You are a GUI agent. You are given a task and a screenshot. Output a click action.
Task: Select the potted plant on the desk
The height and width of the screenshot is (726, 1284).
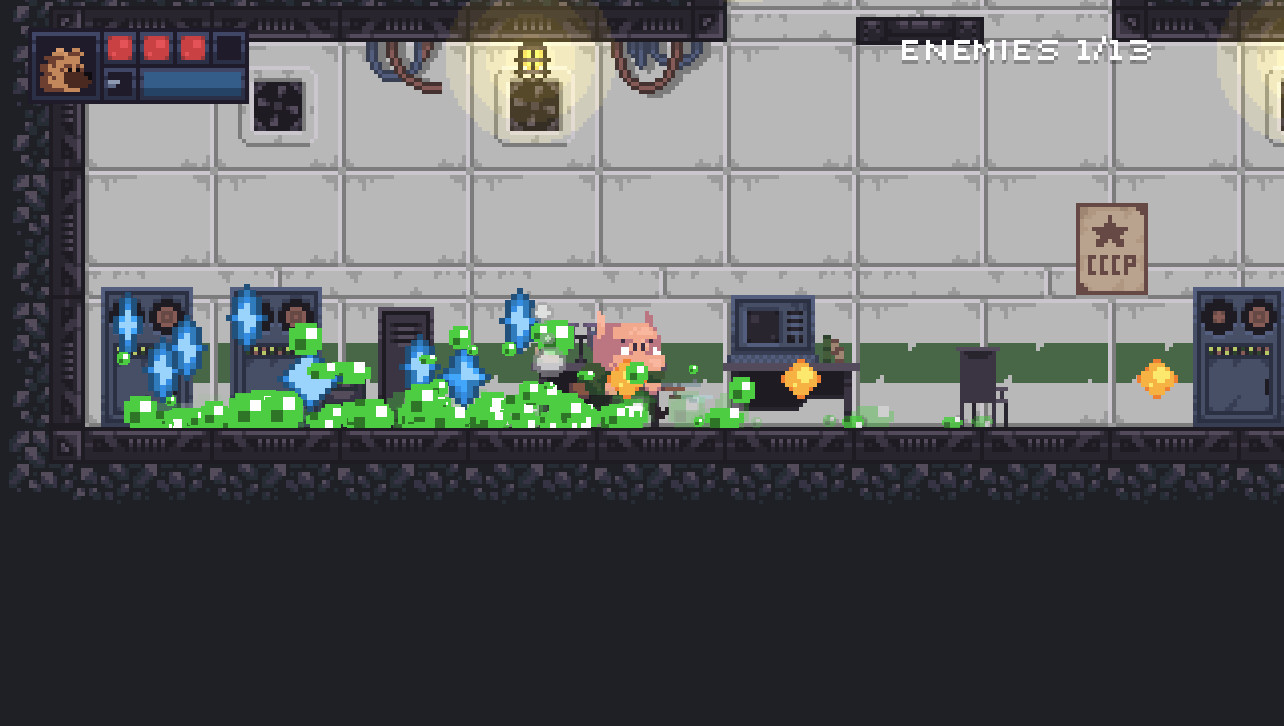(x=828, y=351)
